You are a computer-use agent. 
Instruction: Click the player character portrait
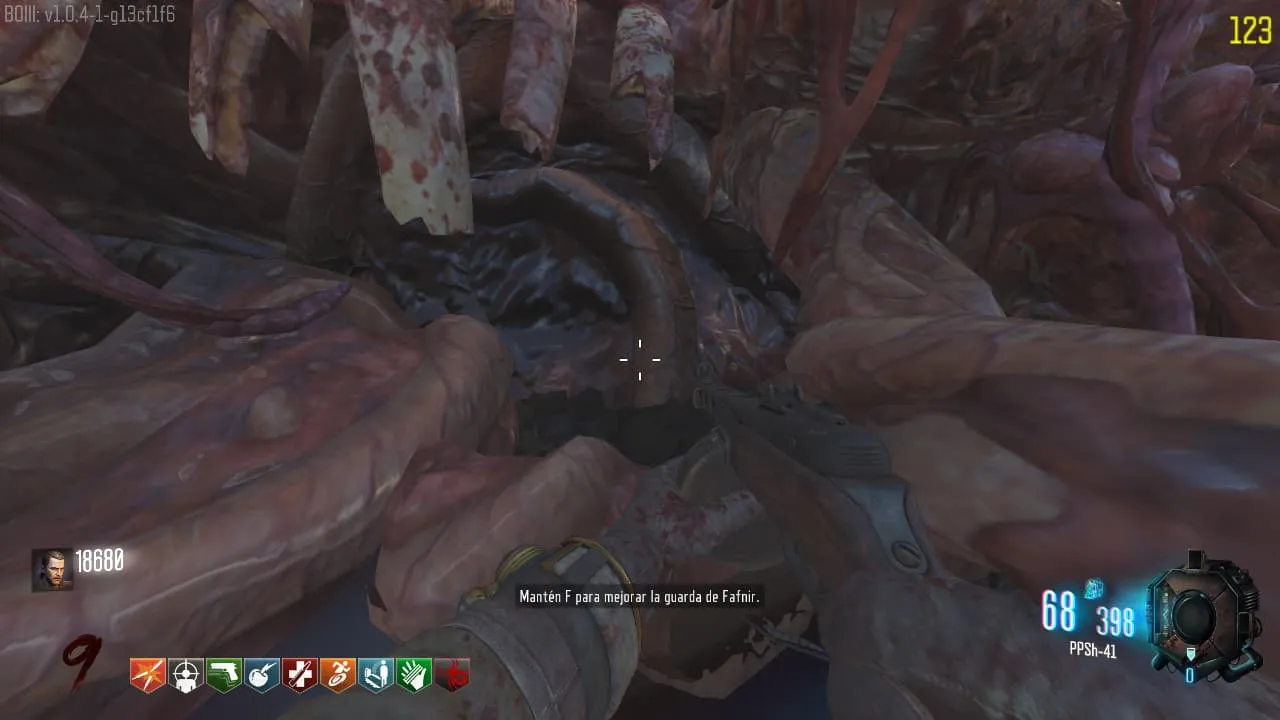click(x=51, y=569)
